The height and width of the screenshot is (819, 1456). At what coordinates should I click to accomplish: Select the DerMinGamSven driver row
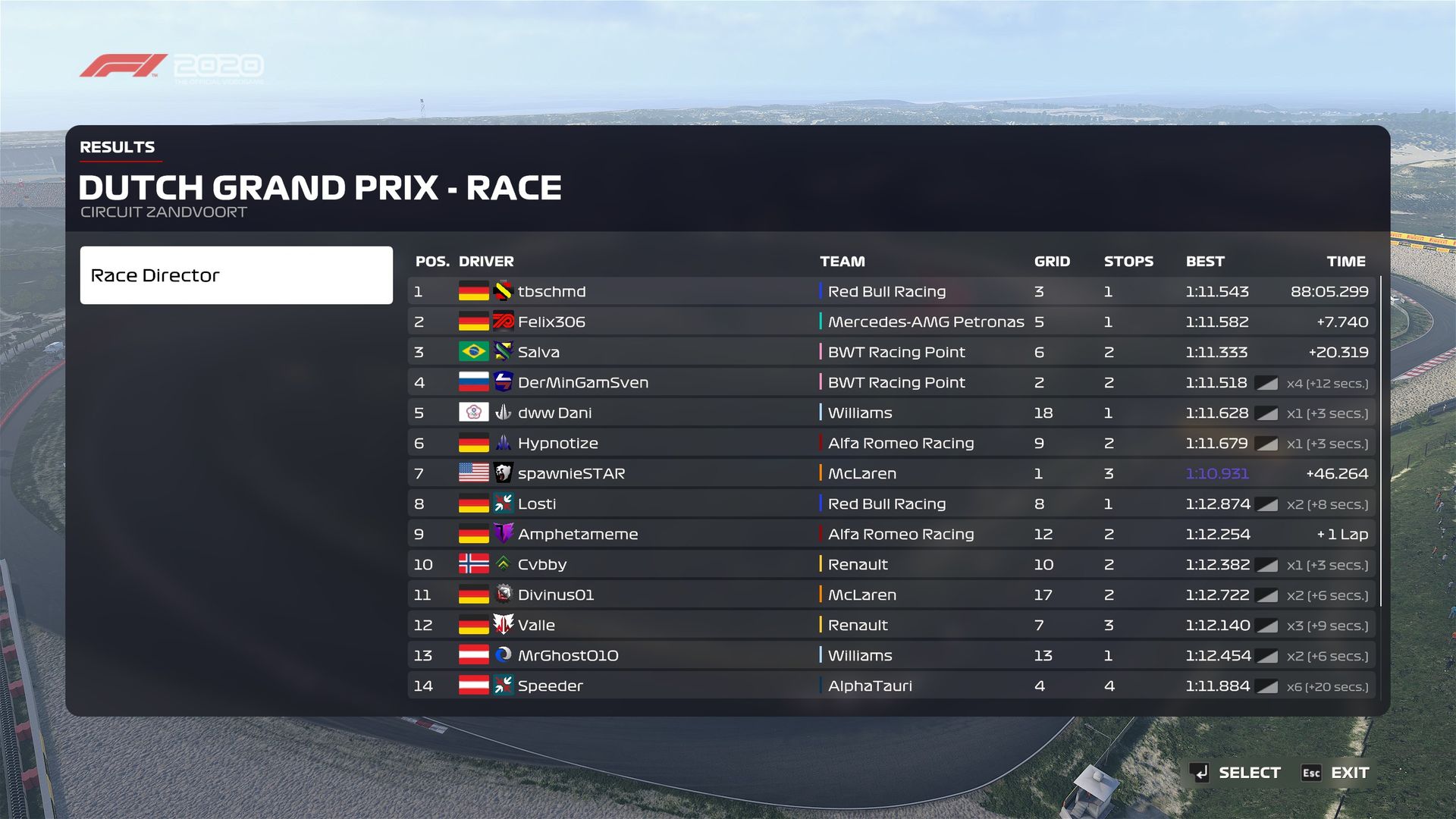click(891, 382)
